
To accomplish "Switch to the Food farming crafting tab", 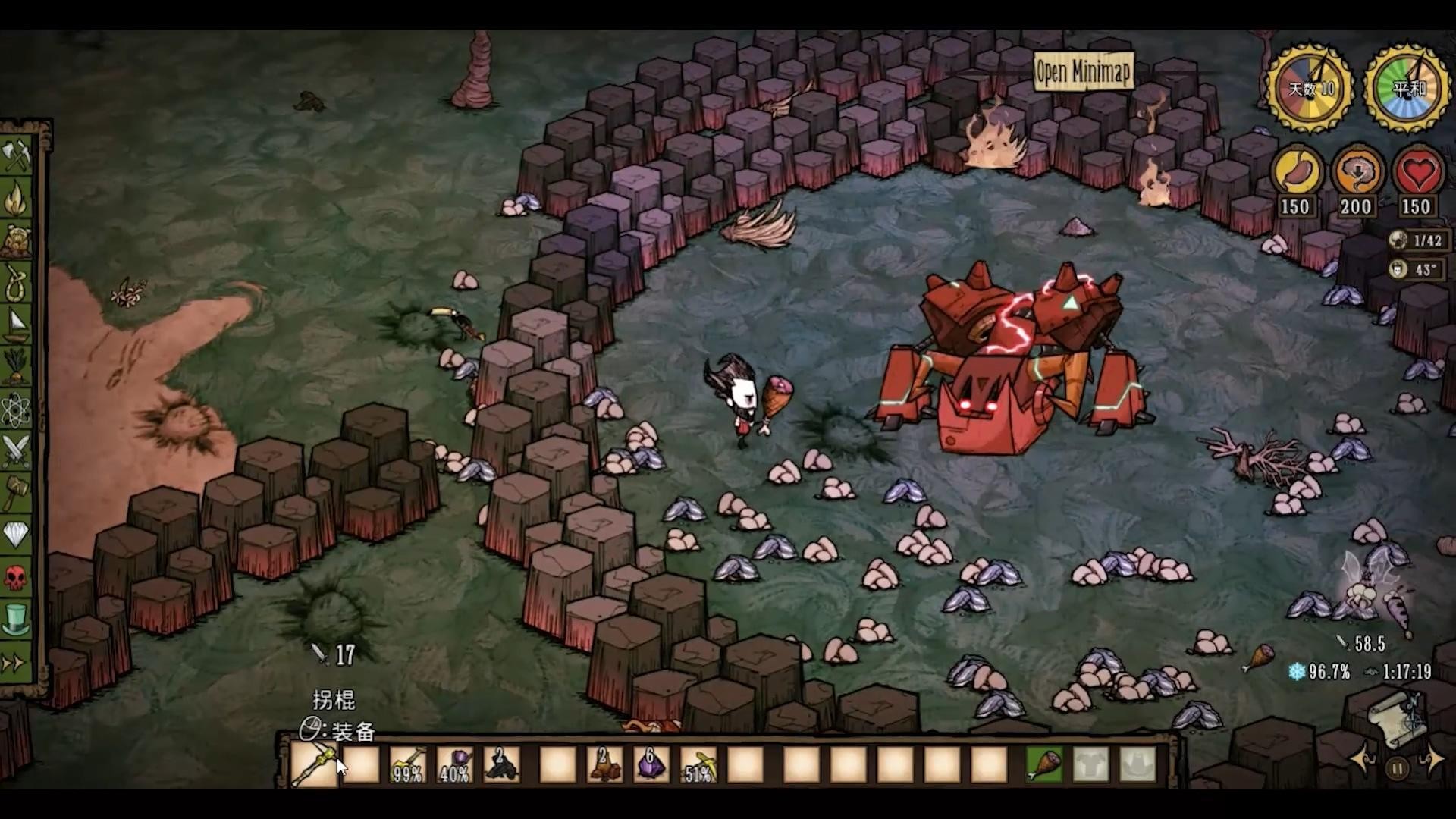I will (x=17, y=367).
